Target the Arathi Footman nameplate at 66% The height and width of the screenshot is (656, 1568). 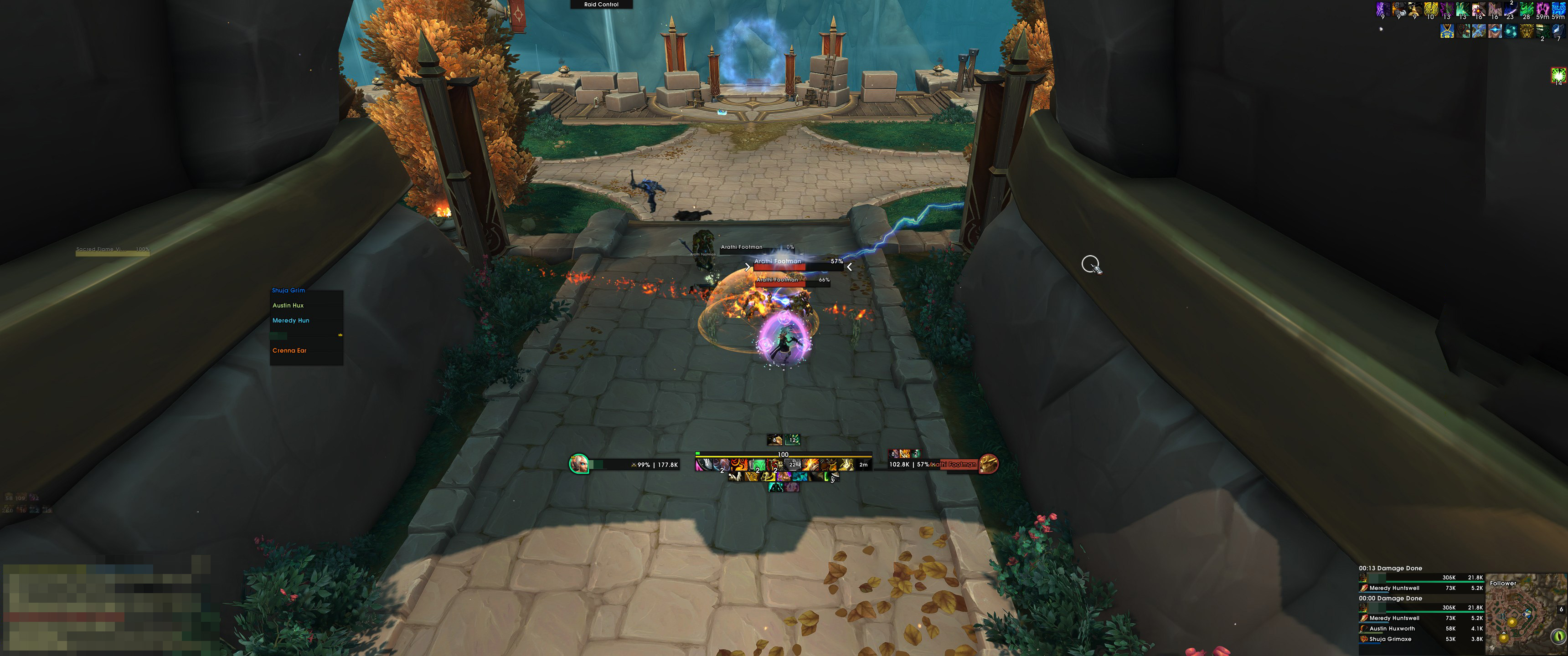tap(792, 281)
